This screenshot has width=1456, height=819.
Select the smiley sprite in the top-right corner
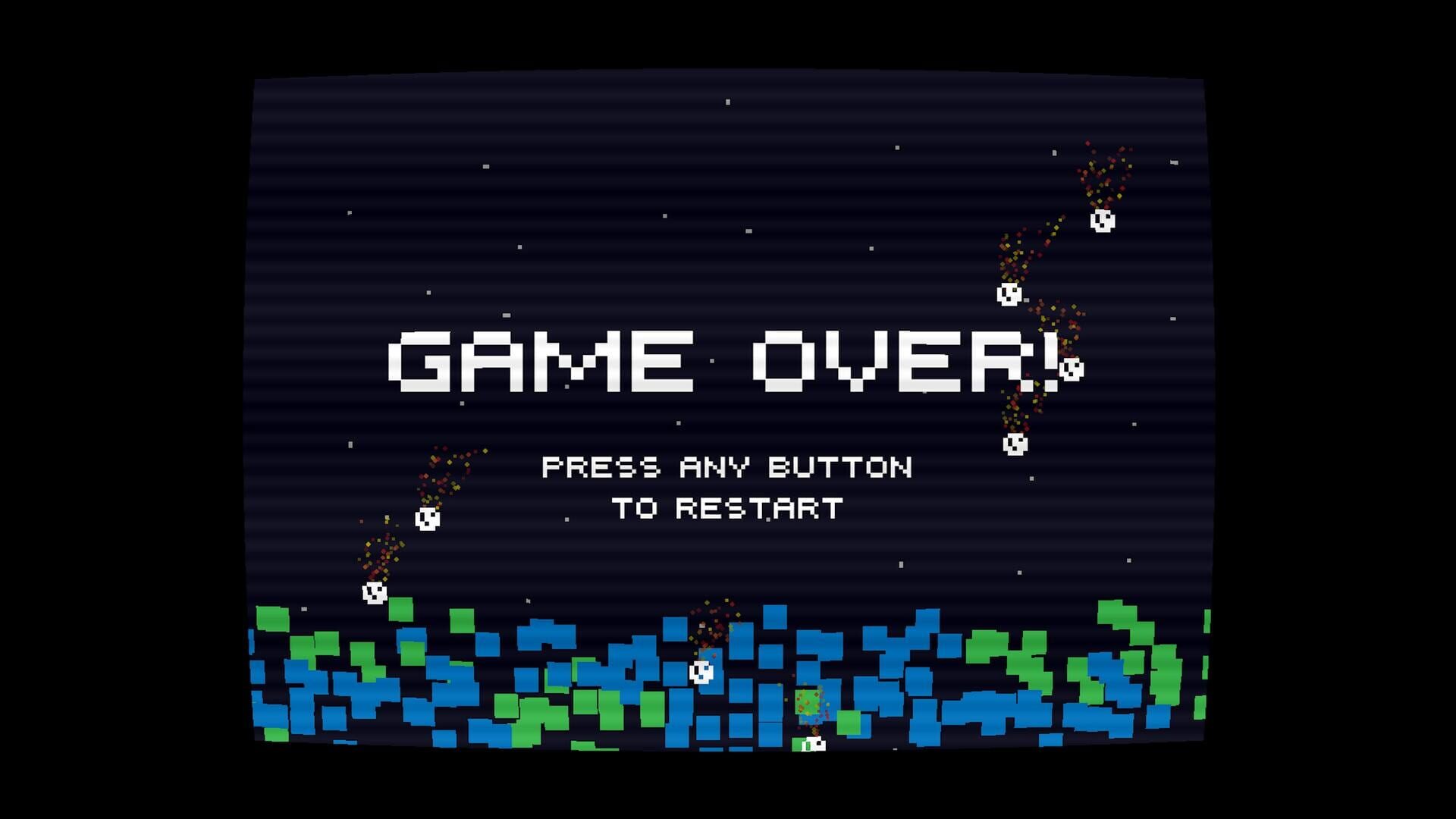(x=1101, y=221)
